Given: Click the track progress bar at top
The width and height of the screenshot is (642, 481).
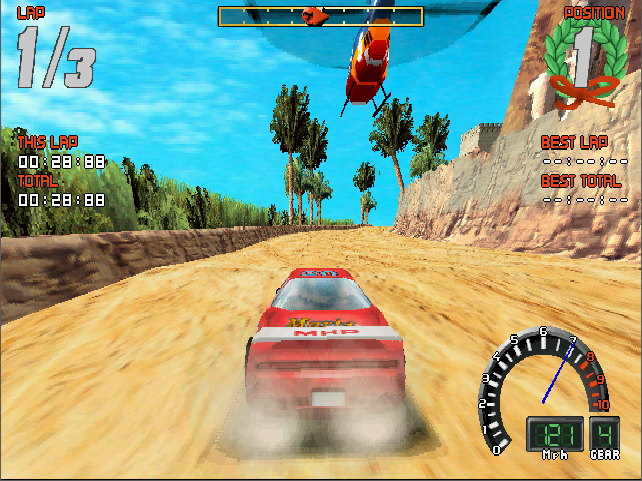Looking at the screenshot, I should pyautogui.click(x=320, y=16).
